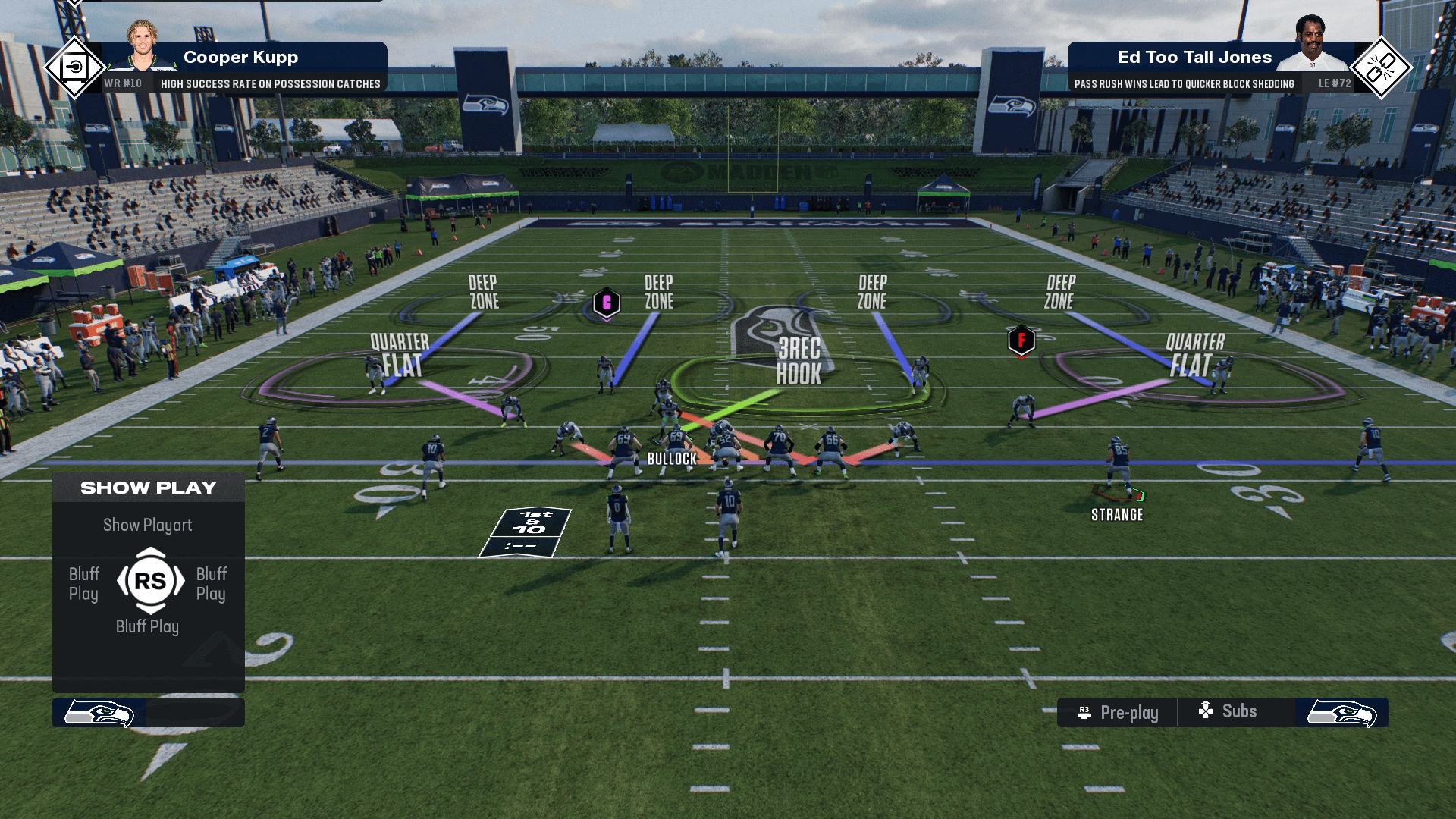Open the Subs substitution menu
Viewport: 1456px width, 819px height.
pos(1228,711)
